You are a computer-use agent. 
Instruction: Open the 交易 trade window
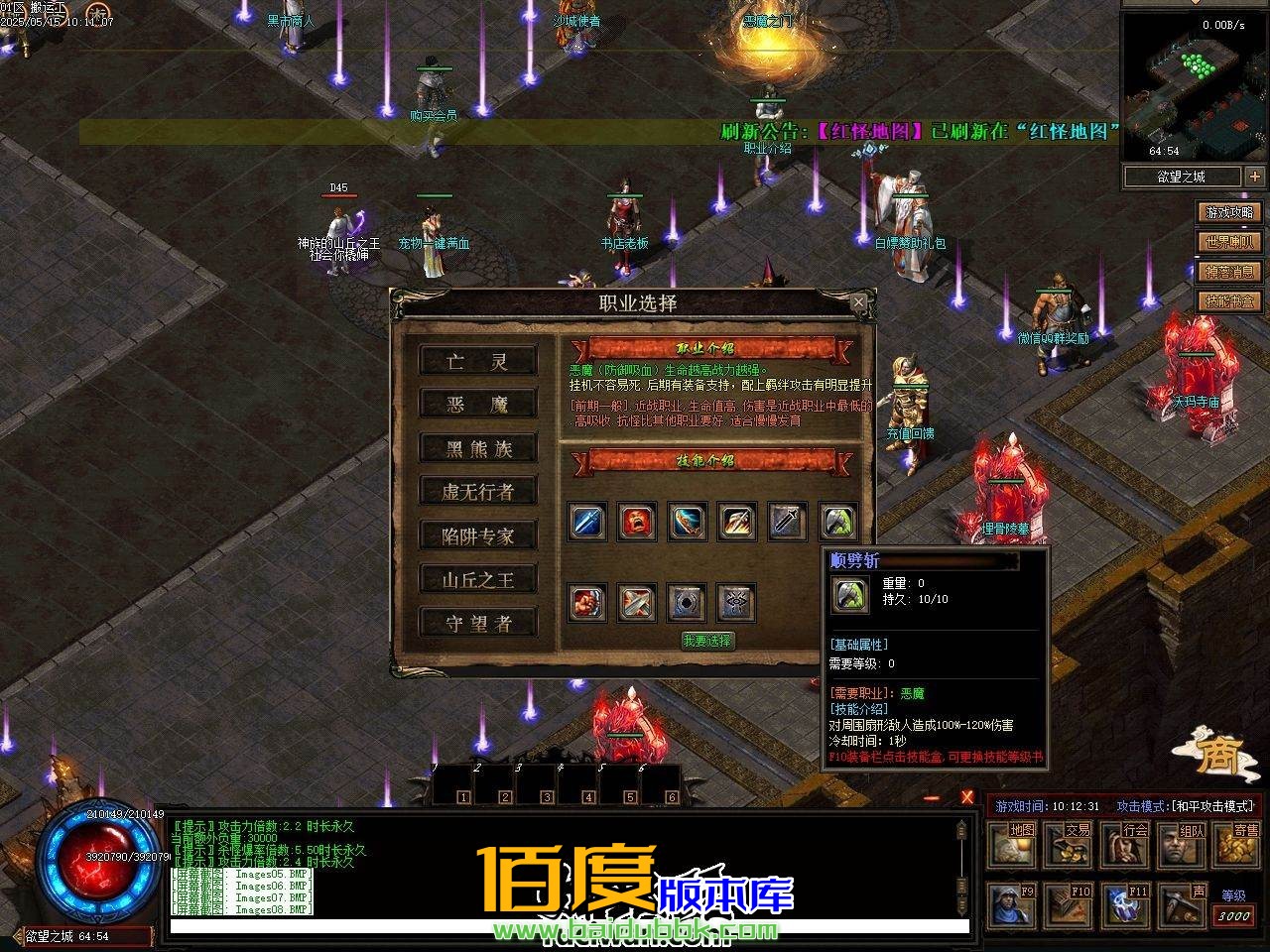(x=1069, y=844)
